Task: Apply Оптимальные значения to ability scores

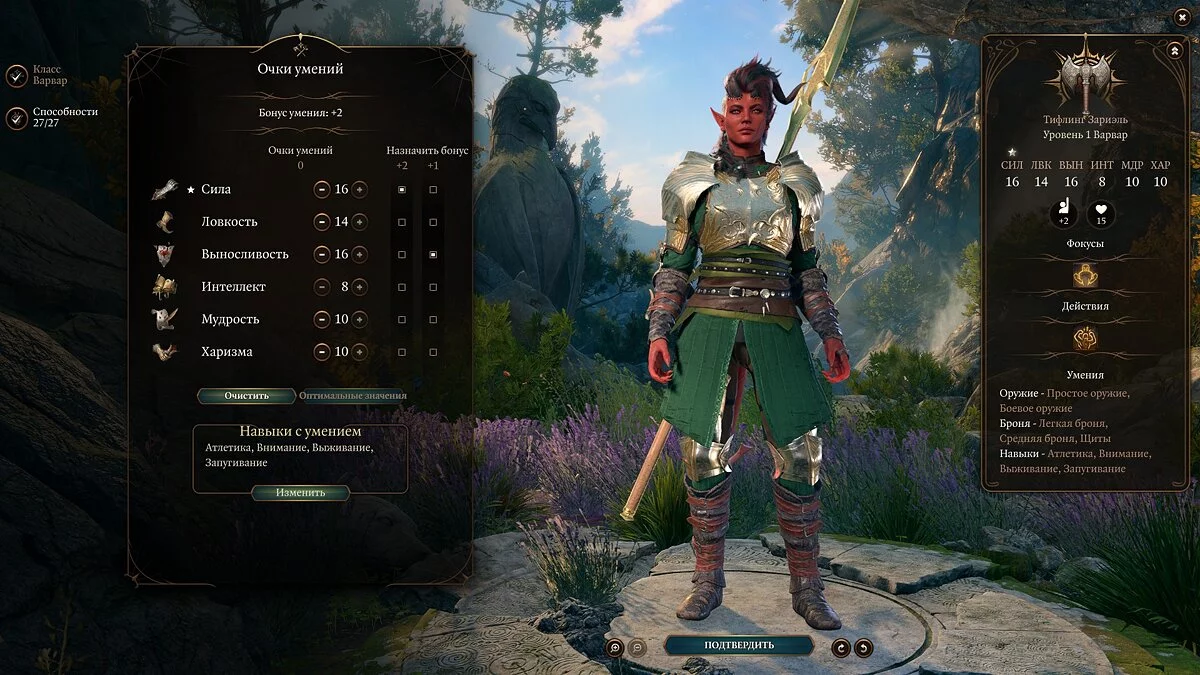Action: tap(353, 395)
